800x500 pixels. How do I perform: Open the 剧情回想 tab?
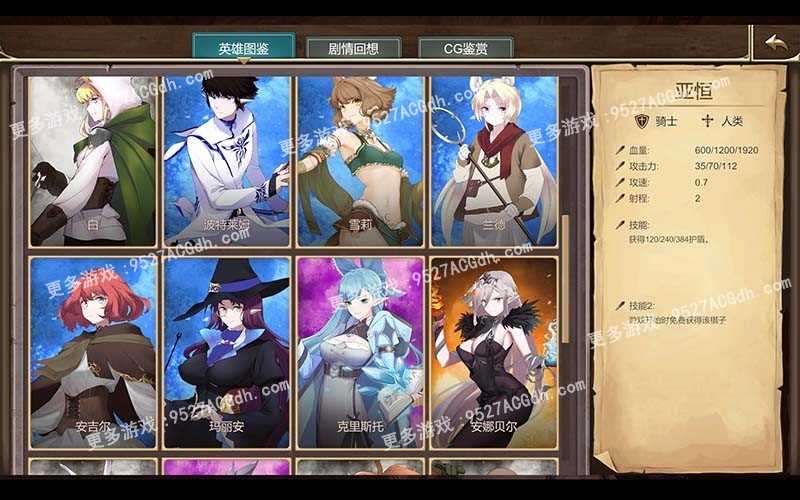352,49
